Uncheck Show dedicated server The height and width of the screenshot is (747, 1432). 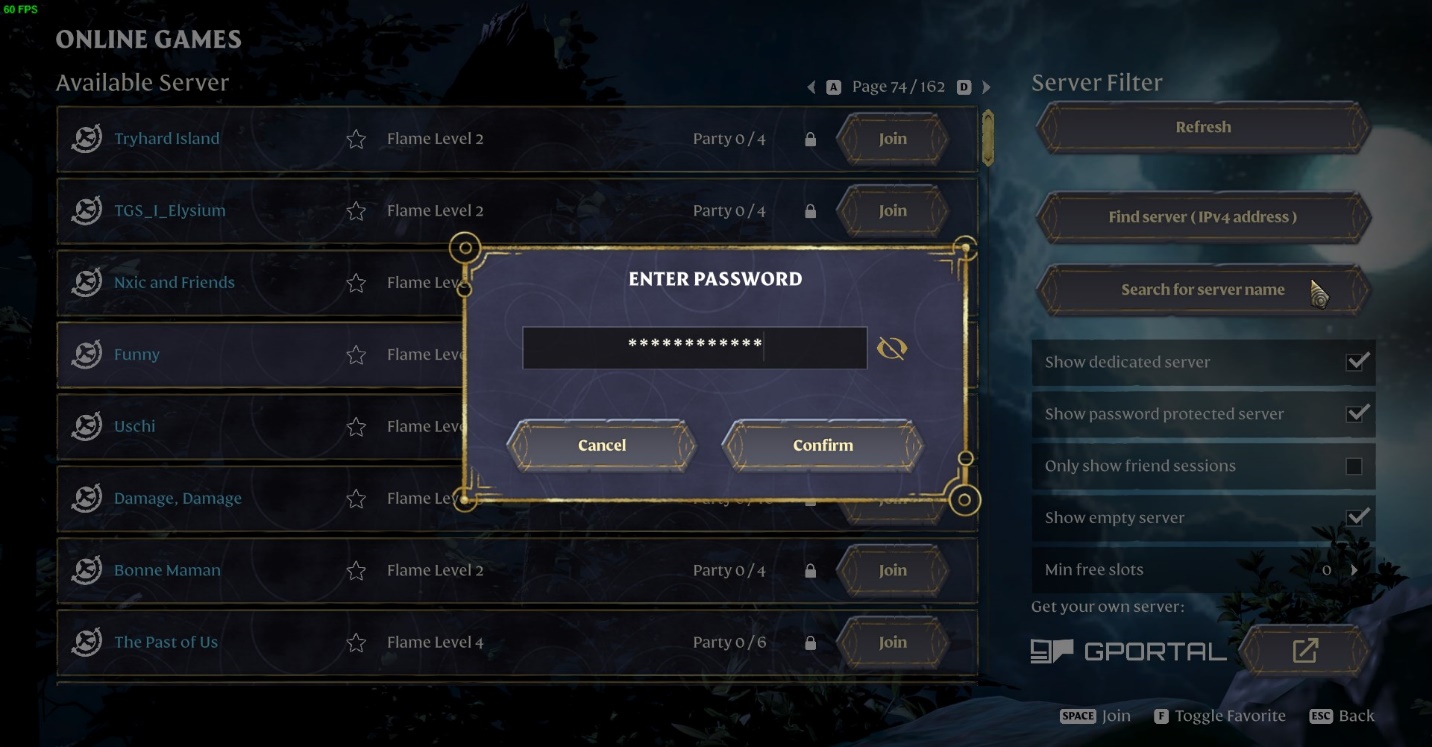1357,362
